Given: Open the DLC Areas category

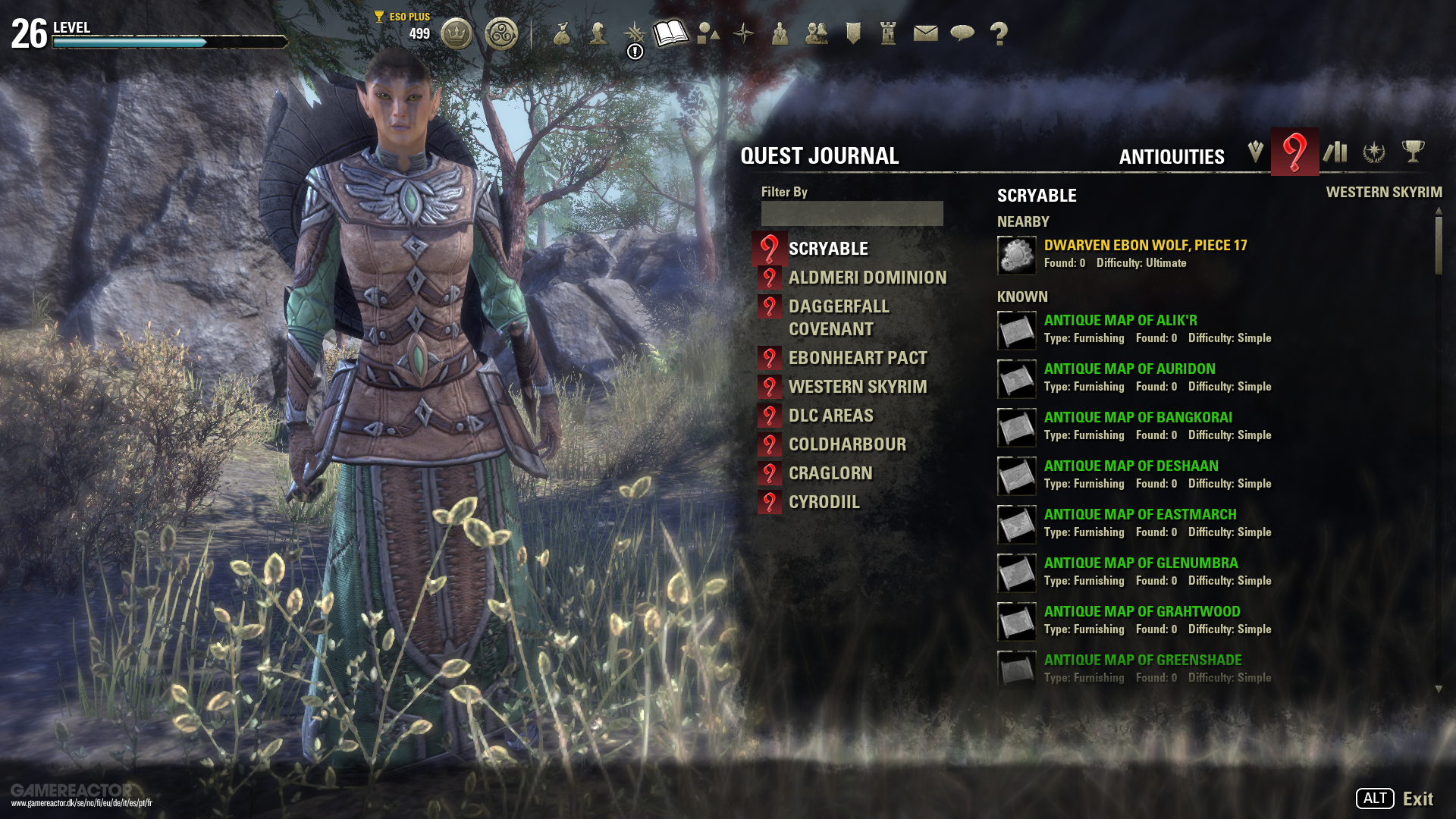Looking at the screenshot, I should pos(830,416).
